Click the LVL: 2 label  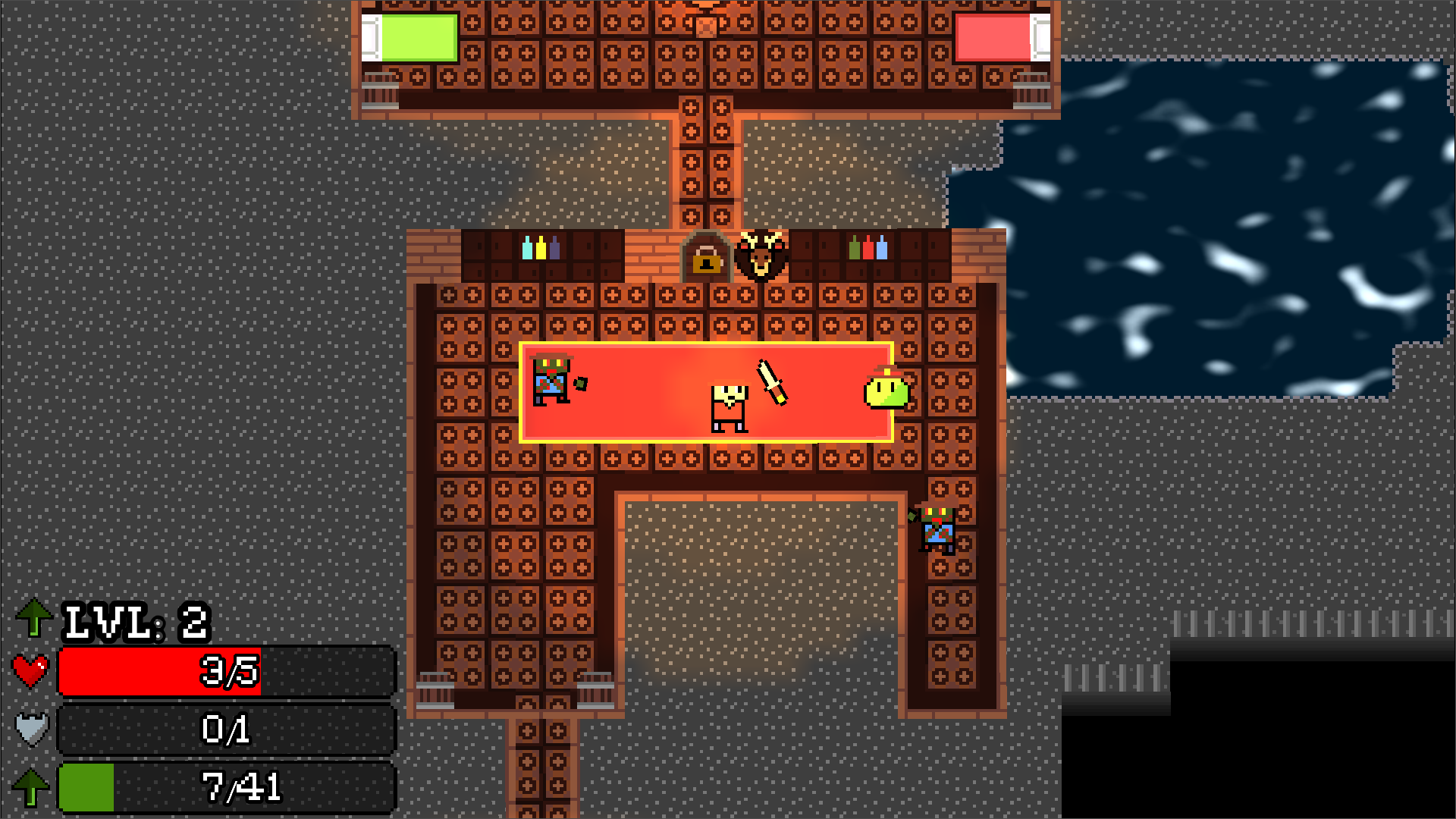point(135,622)
